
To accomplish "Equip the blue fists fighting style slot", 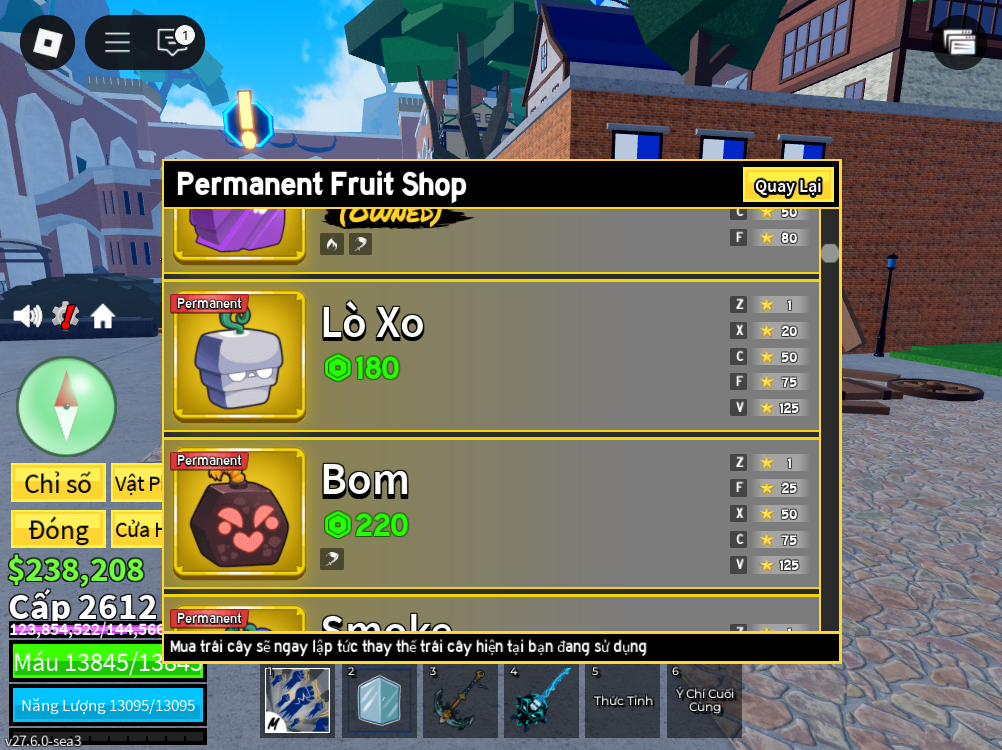I will (297, 700).
